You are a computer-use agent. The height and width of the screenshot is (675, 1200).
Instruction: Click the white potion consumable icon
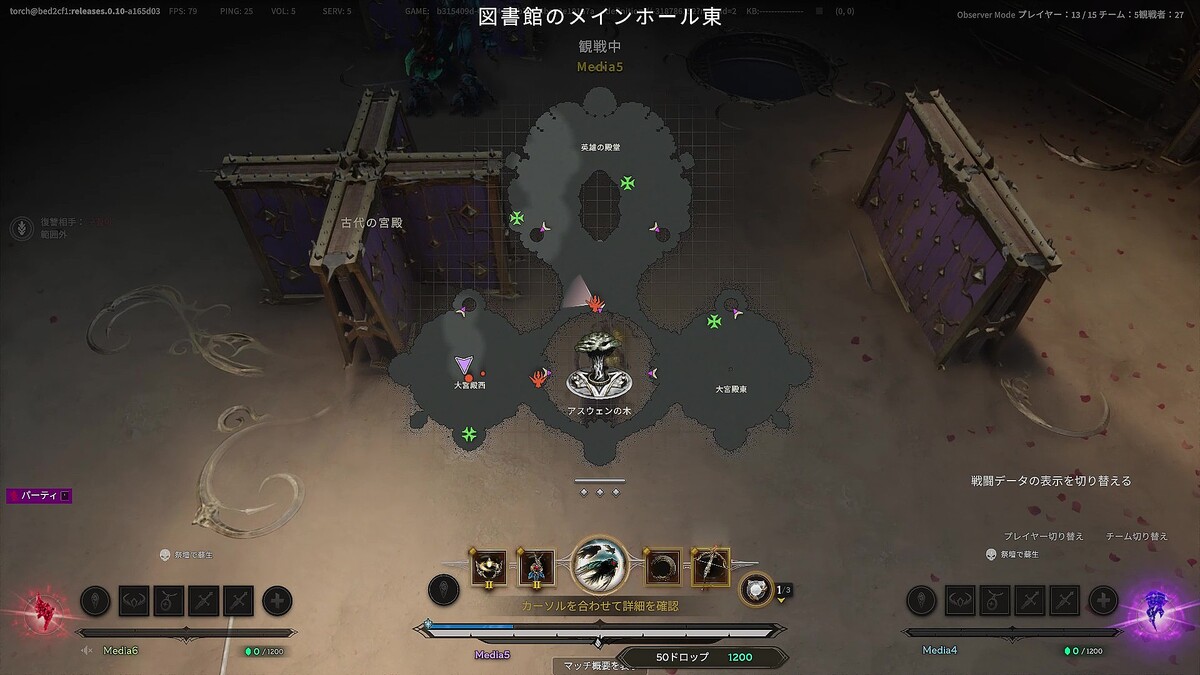point(756,590)
